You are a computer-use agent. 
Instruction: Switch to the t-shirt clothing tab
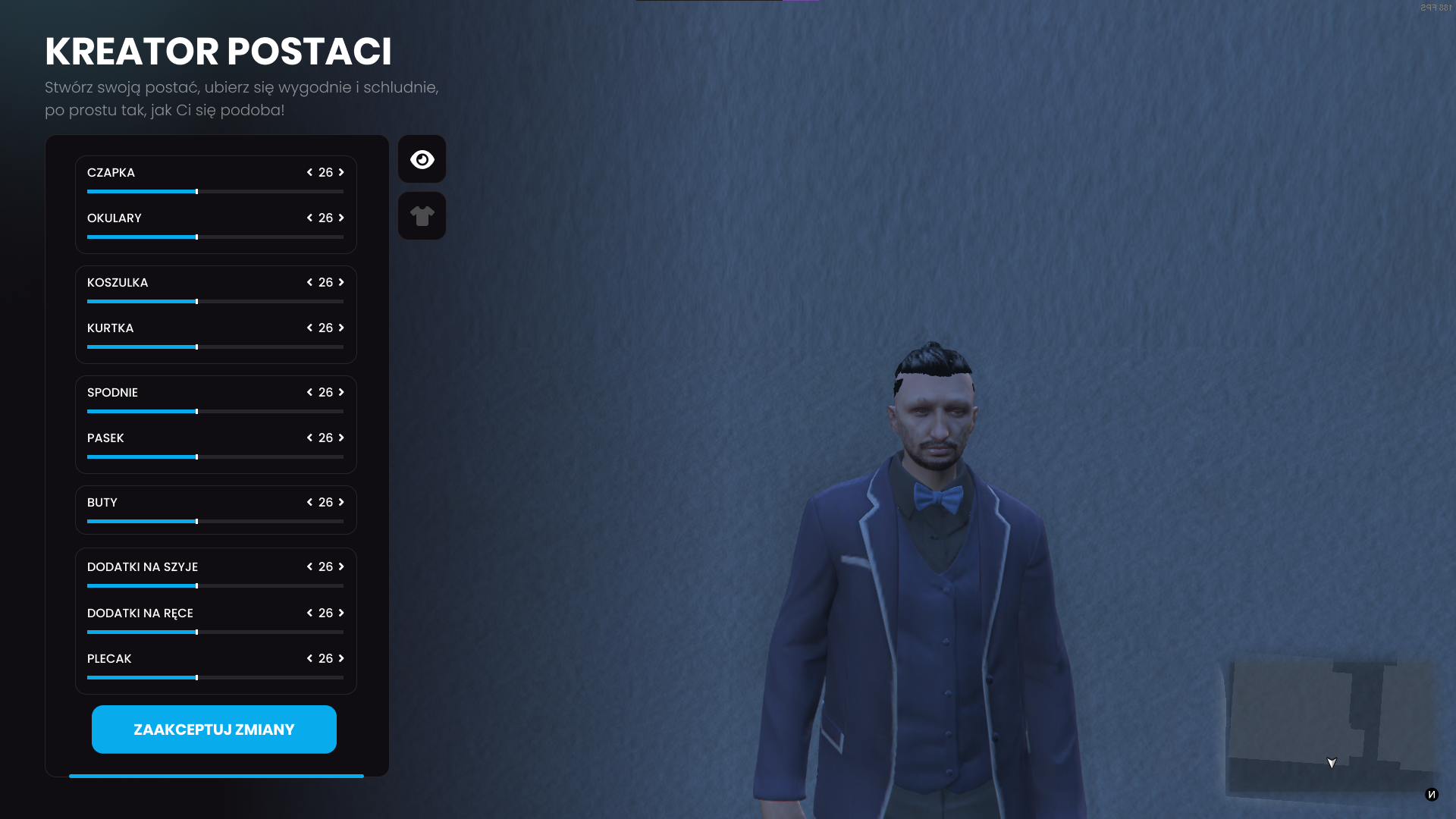[x=422, y=216]
